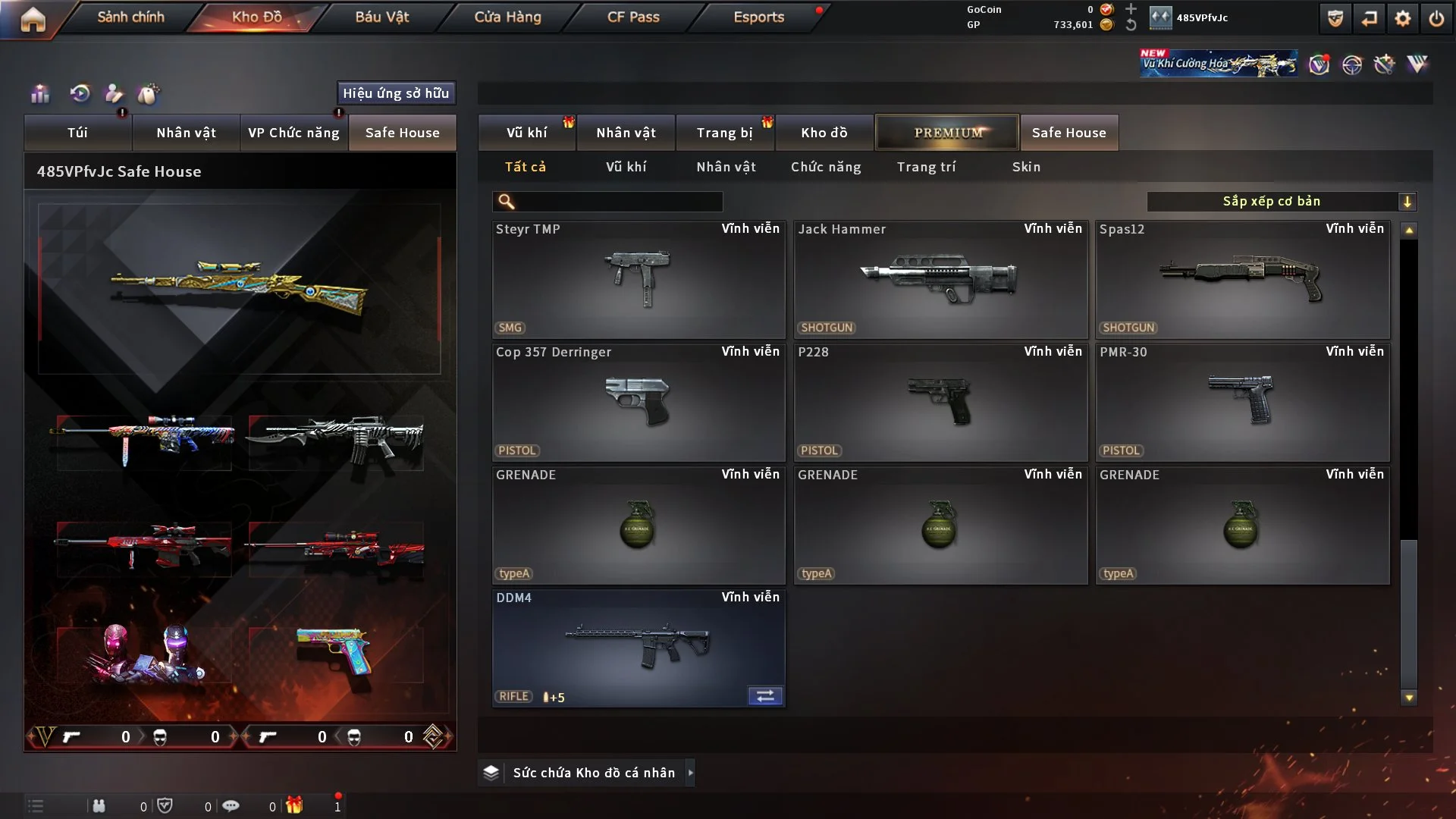This screenshot has width=1456, height=819.
Task: Open the CF Pass tab
Action: pyautogui.click(x=633, y=17)
